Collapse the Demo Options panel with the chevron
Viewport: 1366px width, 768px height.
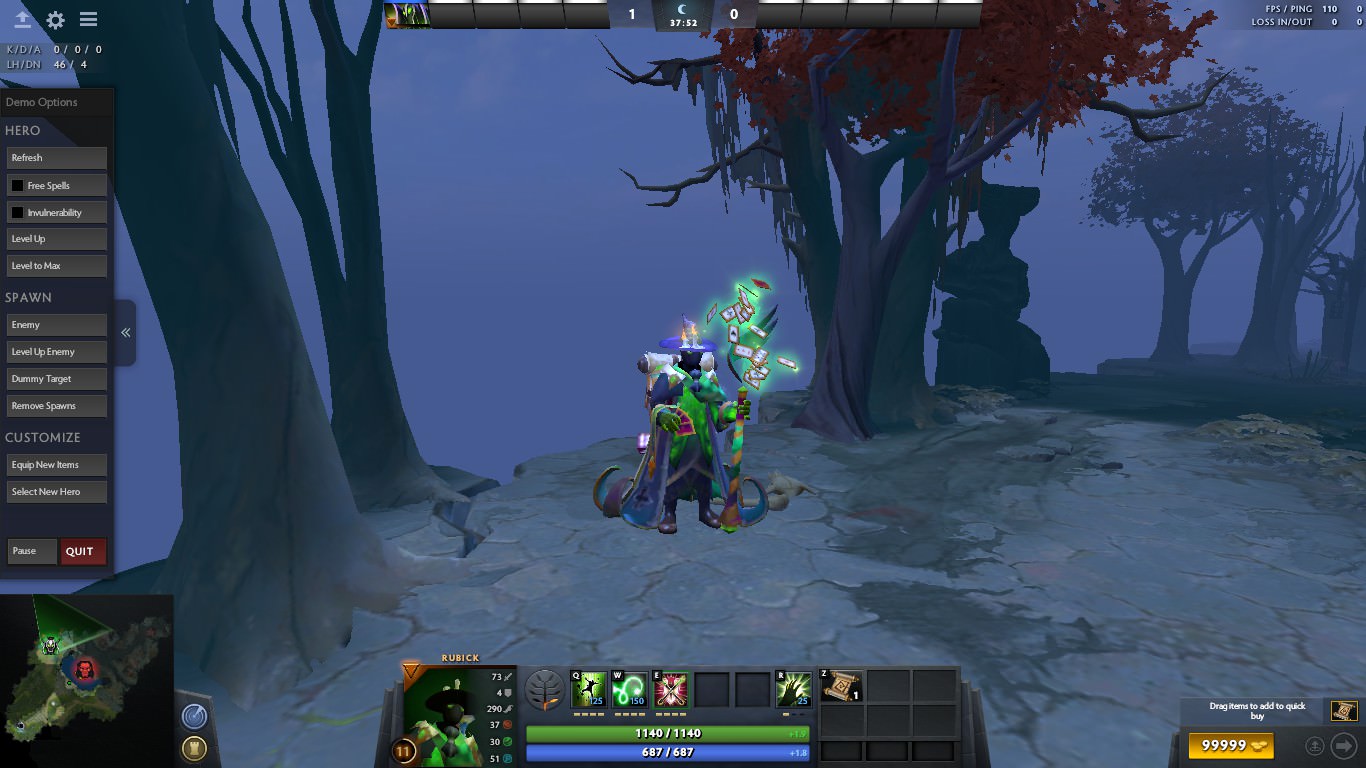[x=125, y=333]
